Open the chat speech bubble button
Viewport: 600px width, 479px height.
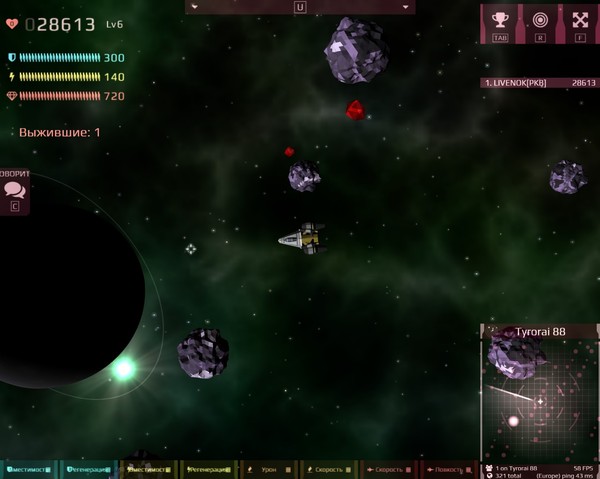click(x=14, y=189)
